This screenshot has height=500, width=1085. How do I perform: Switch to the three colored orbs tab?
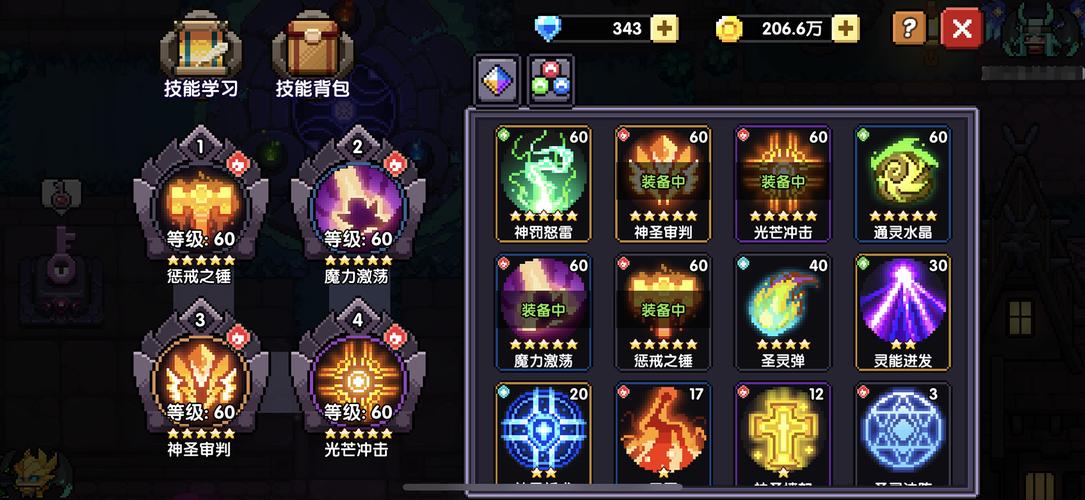(549, 80)
